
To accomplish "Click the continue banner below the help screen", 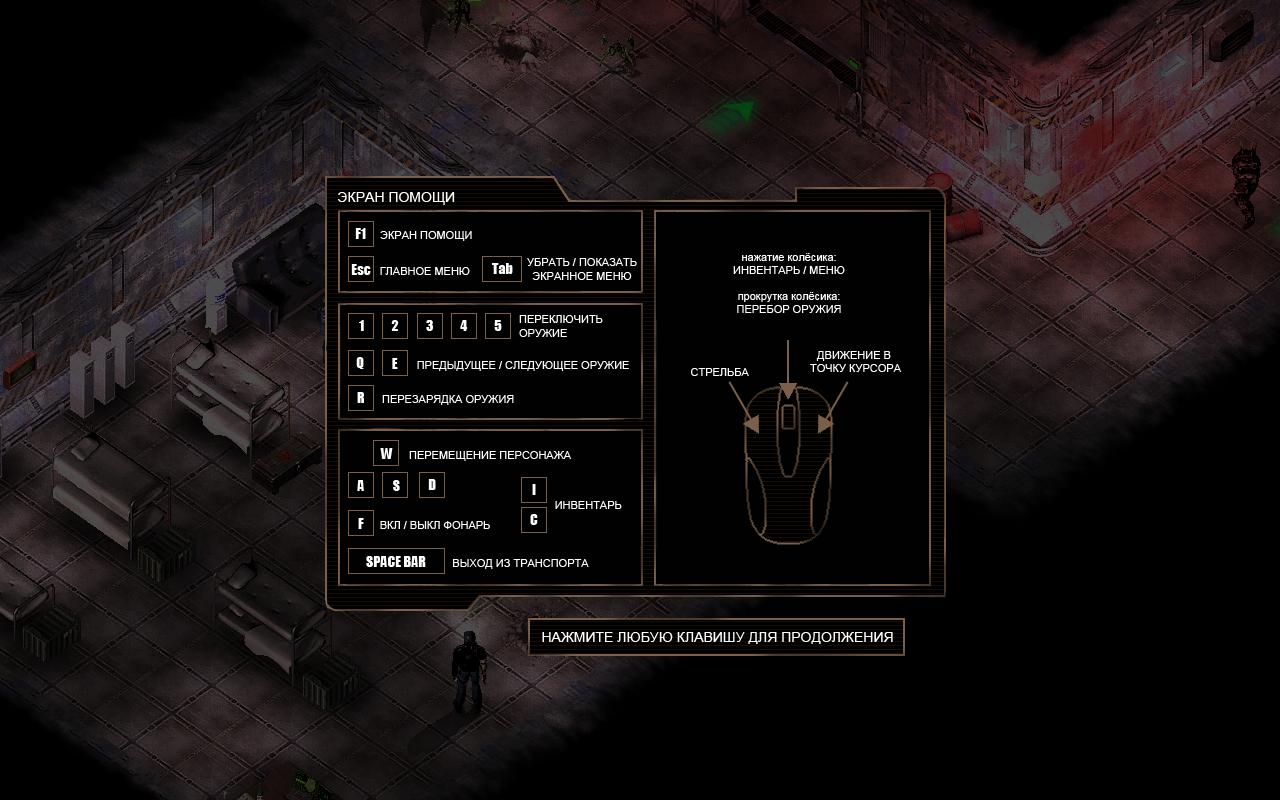I will (716, 637).
